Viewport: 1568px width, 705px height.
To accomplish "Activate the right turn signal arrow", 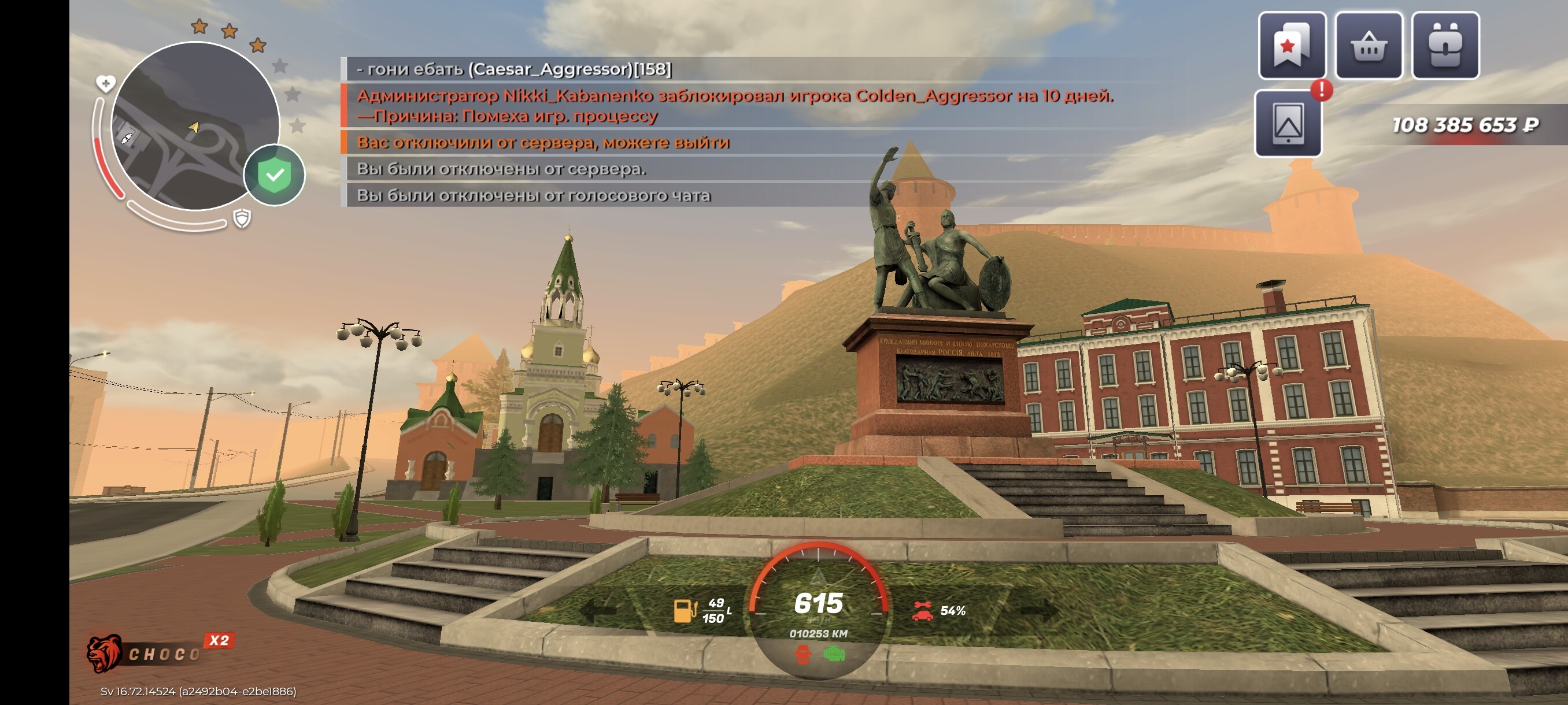I will pos(1039,610).
